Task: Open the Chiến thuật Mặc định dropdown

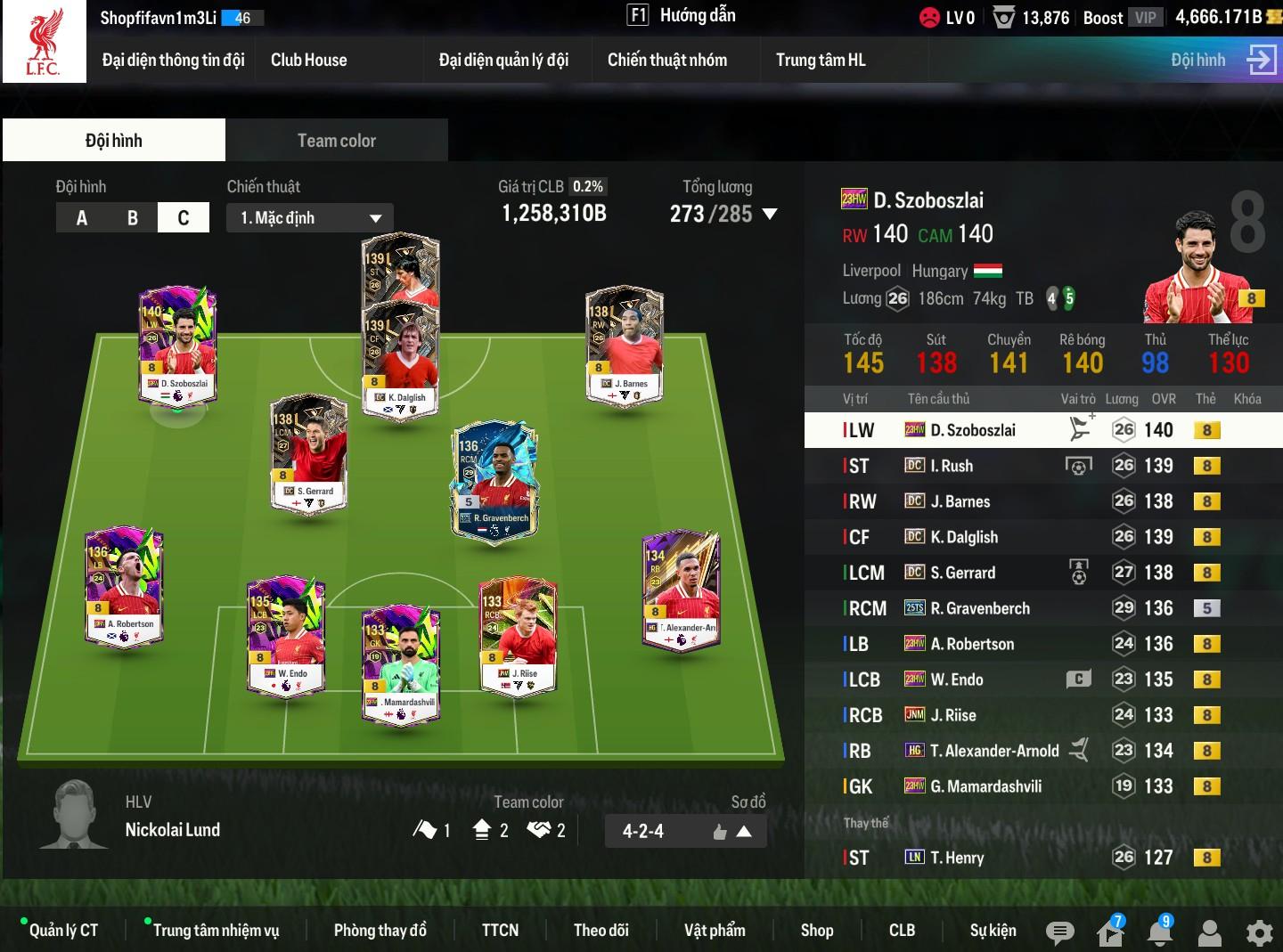Action: point(310,218)
